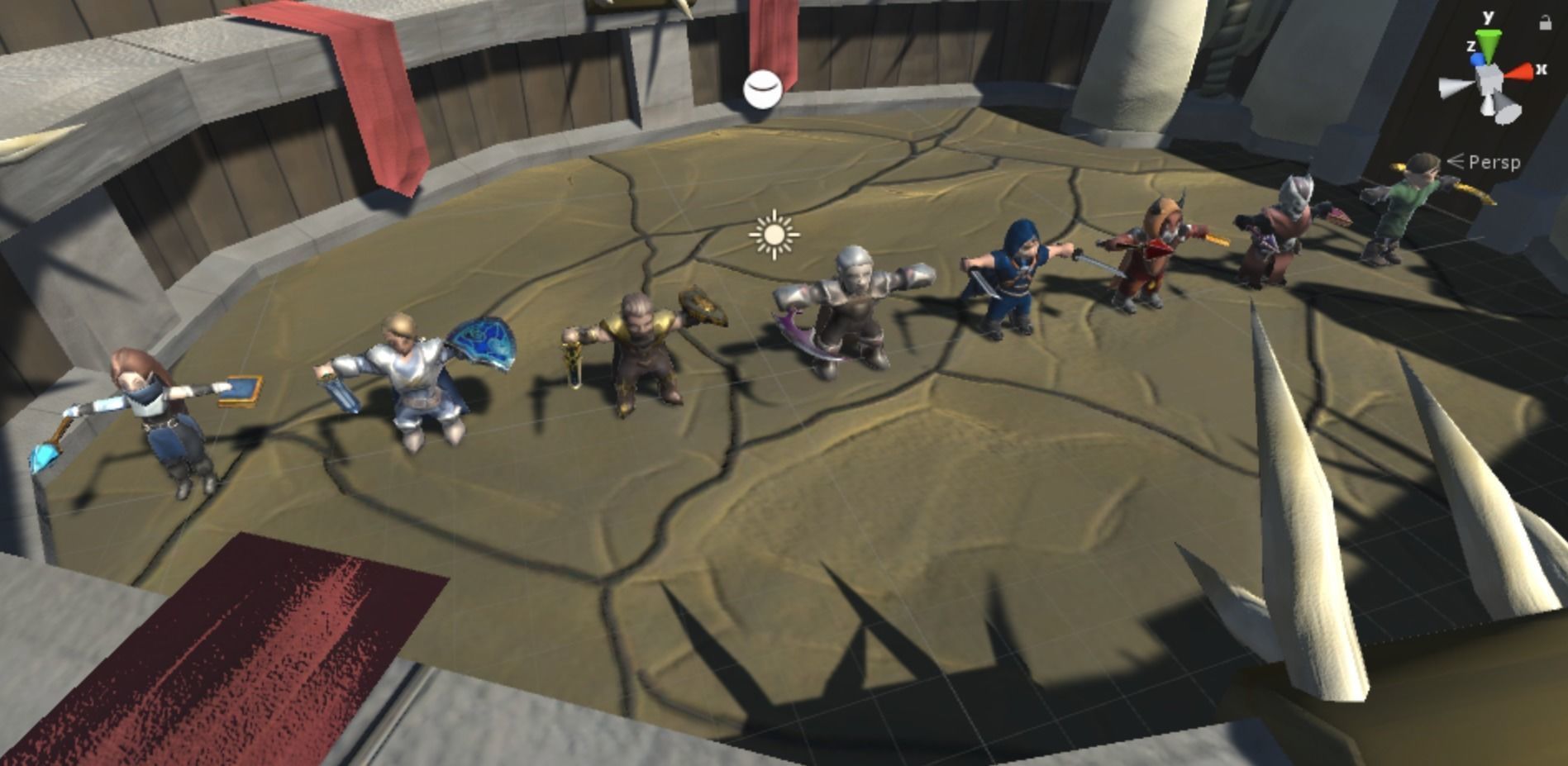
Task: Click the blue Z axis cone on scene gizmo
Action: [x=1477, y=59]
